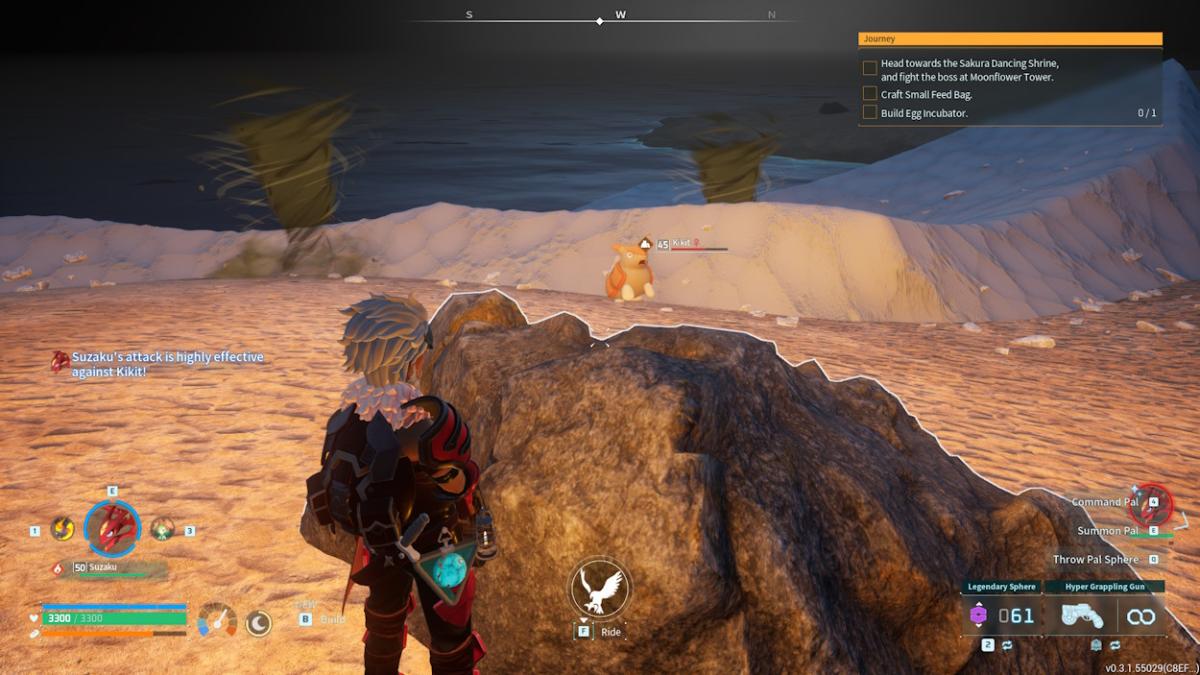Click the Command Pal red portrait
The image size is (1200, 675).
tap(1150, 503)
